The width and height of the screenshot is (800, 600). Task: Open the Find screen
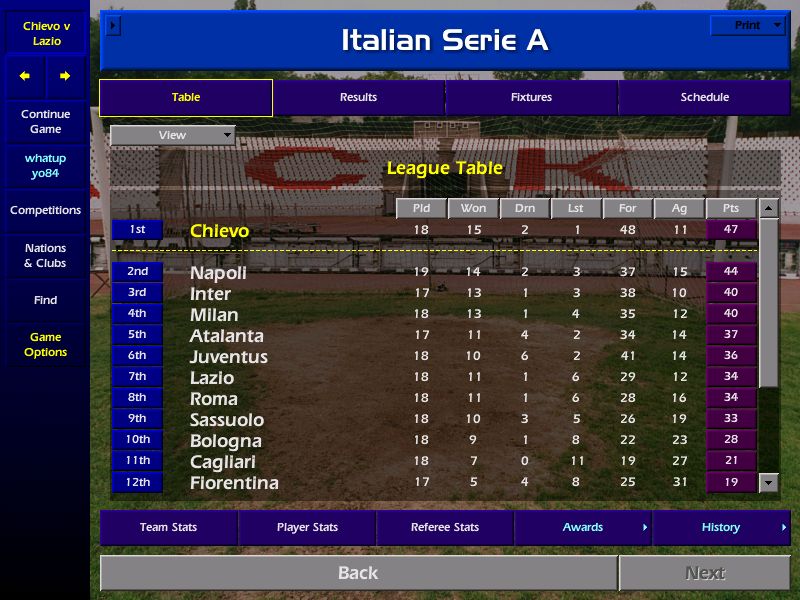(45, 300)
